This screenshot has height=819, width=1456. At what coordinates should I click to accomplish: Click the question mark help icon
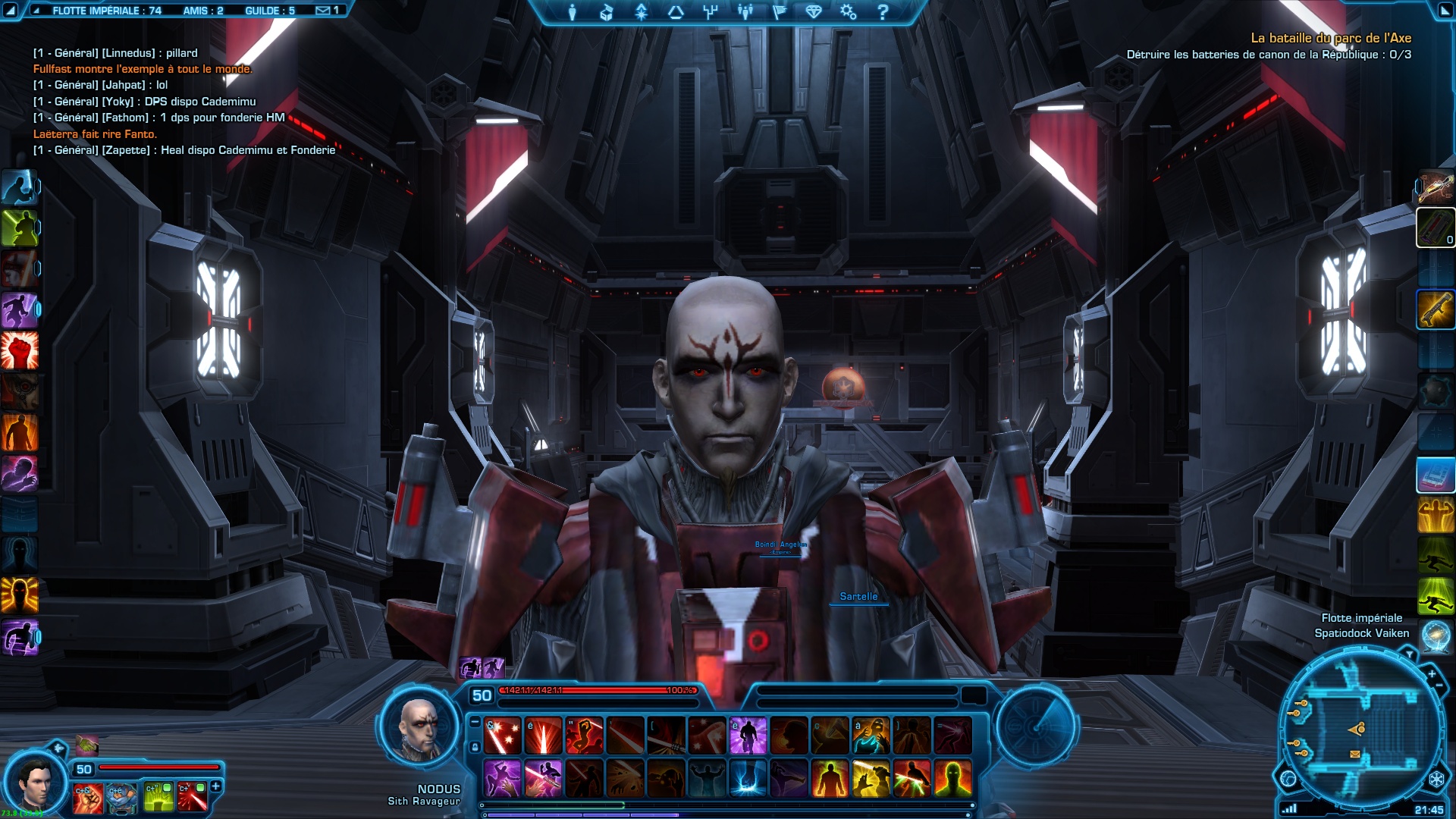[883, 12]
